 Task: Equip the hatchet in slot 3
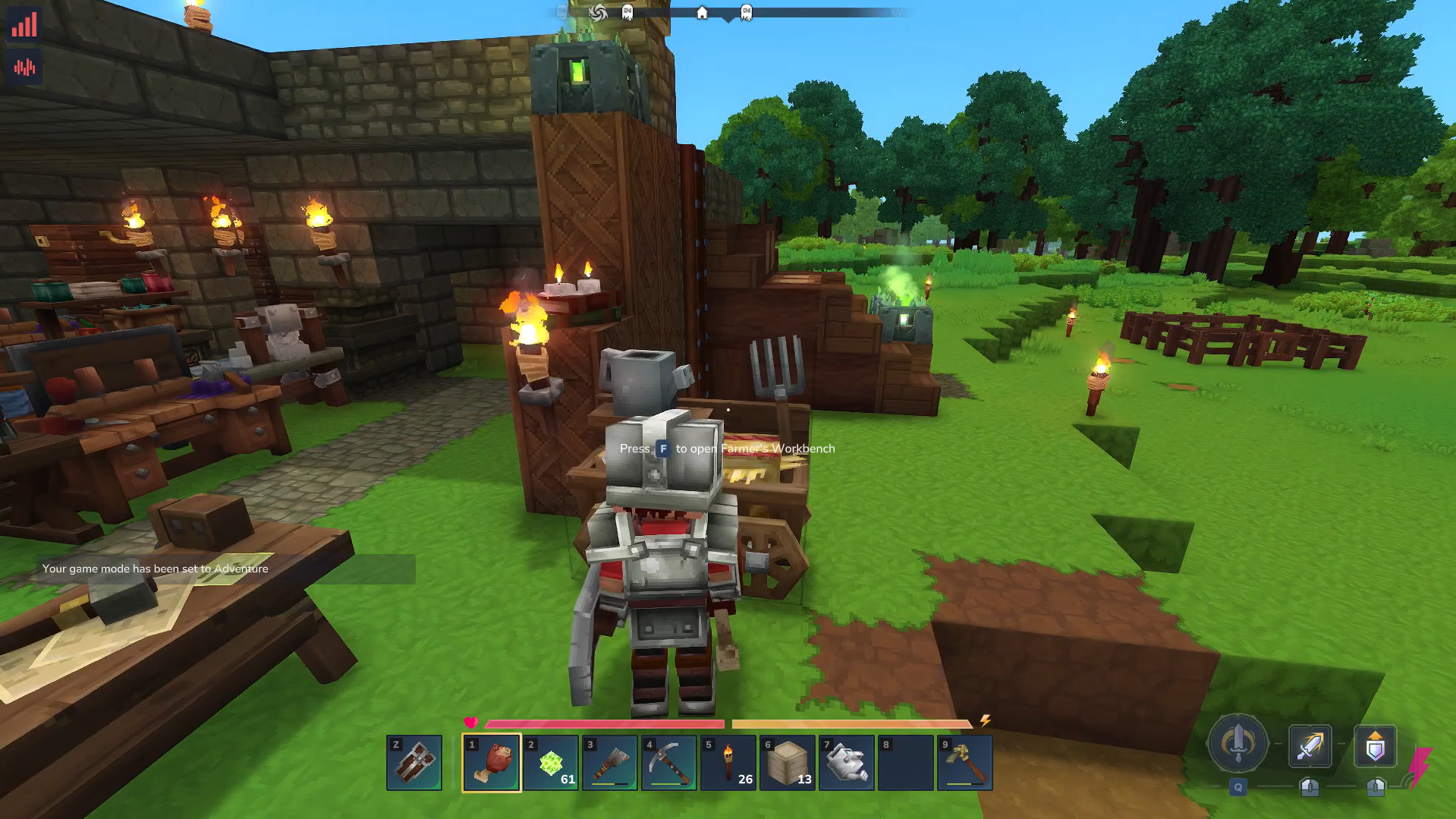pos(610,763)
